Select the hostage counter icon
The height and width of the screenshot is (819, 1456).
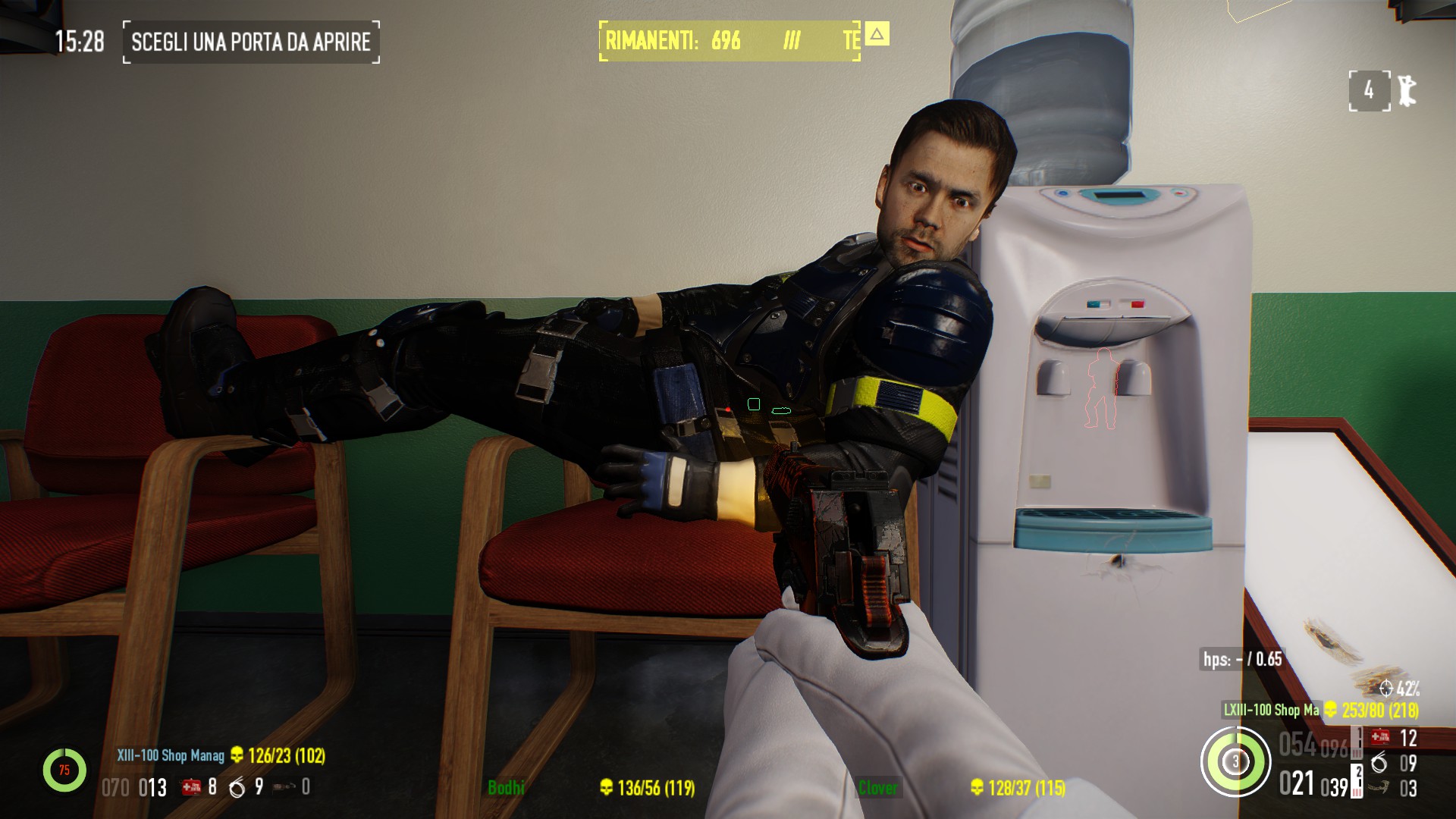[1407, 91]
